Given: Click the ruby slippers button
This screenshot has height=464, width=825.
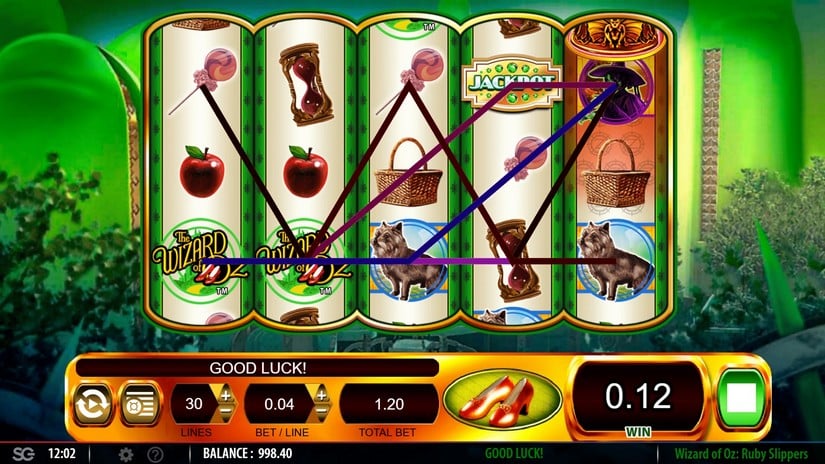Looking at the screenshot, I should click(x=502, y=398).
